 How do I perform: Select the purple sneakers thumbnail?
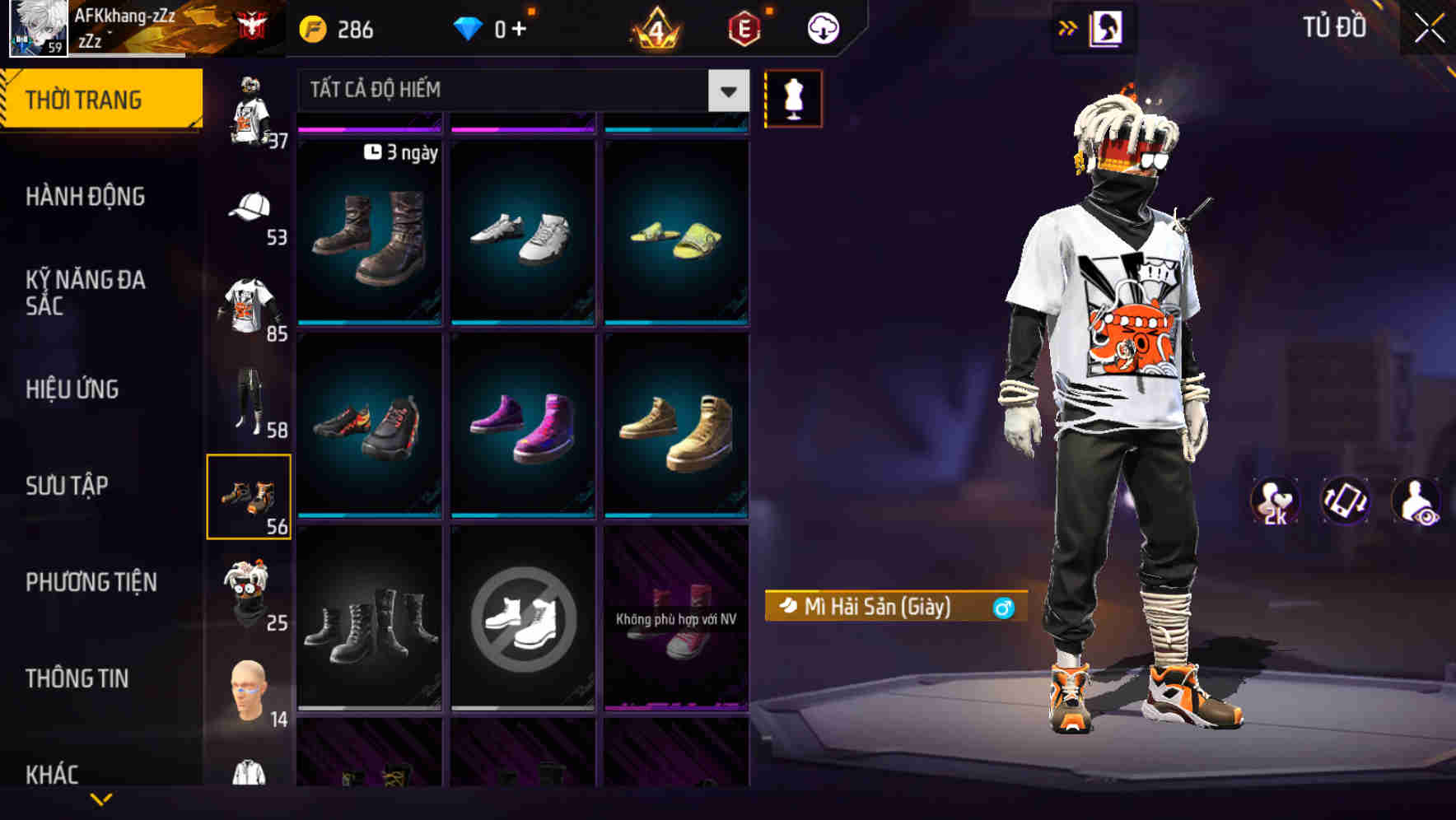[x=523, y=424]
